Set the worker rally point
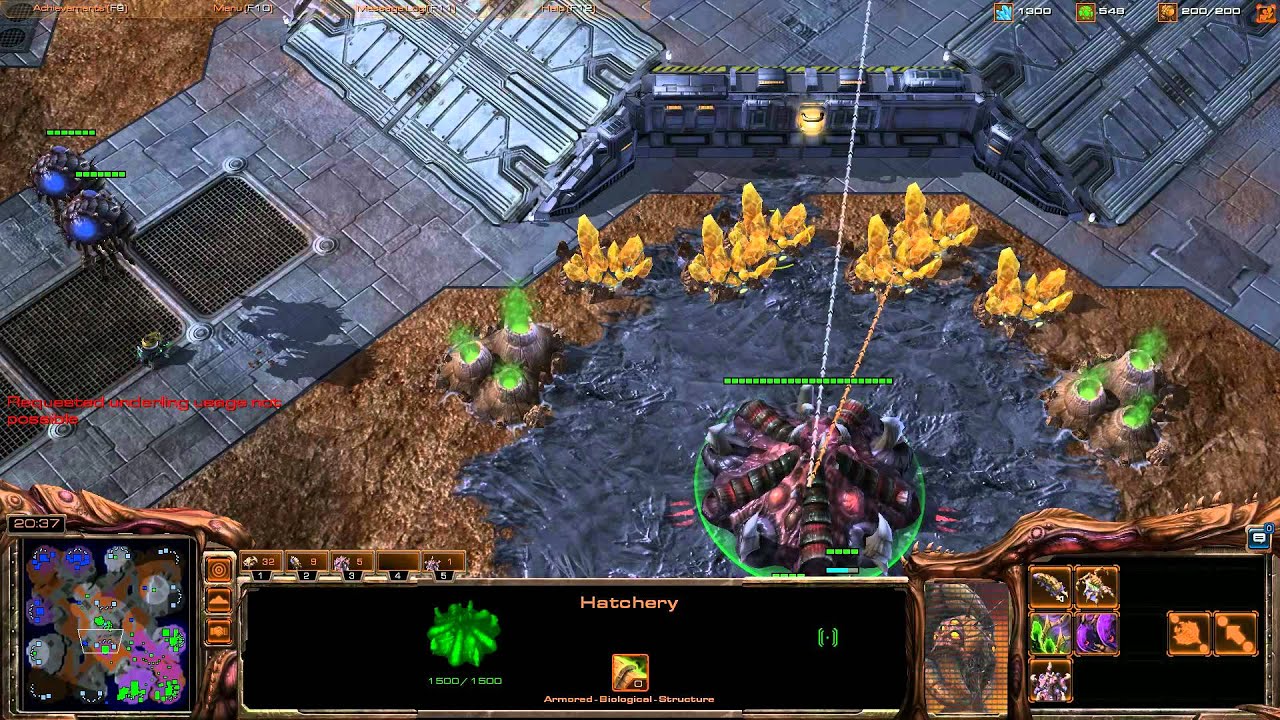 coord(1189,633)
